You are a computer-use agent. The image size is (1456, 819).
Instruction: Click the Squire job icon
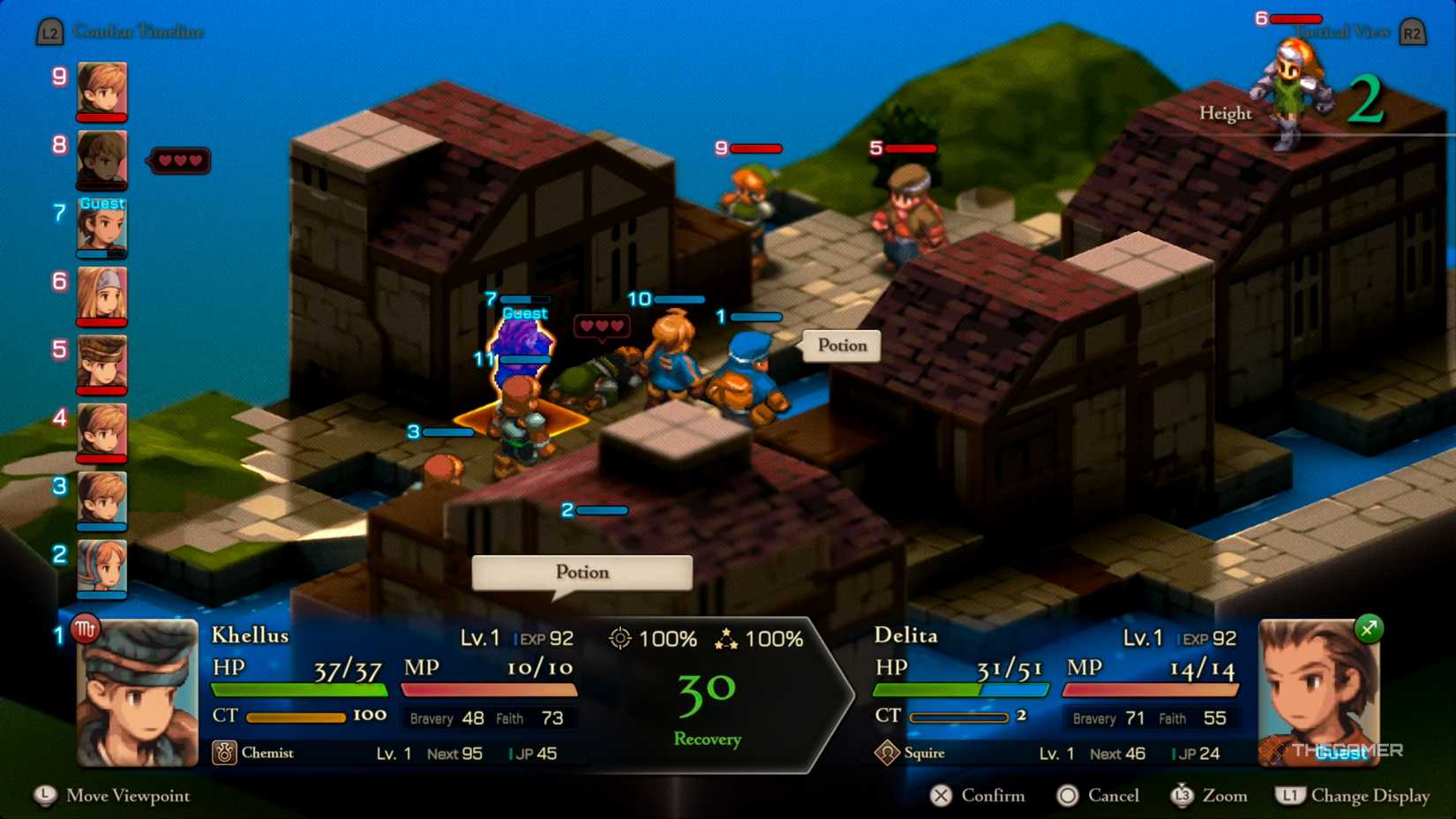click(x=887, y=753)
